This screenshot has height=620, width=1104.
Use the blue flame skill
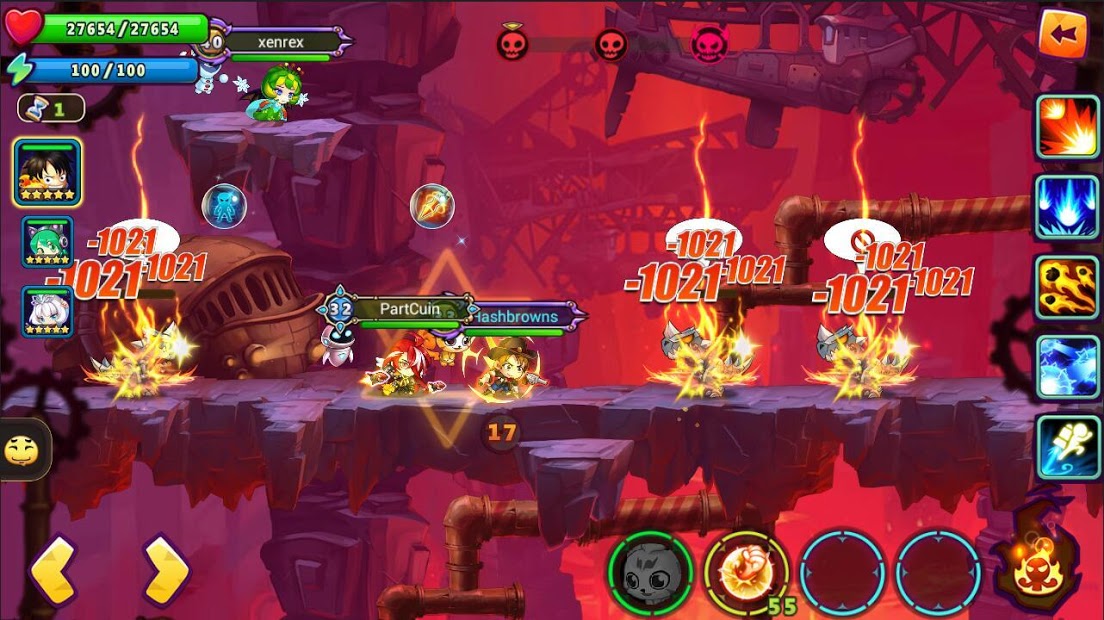[1067, 207]
